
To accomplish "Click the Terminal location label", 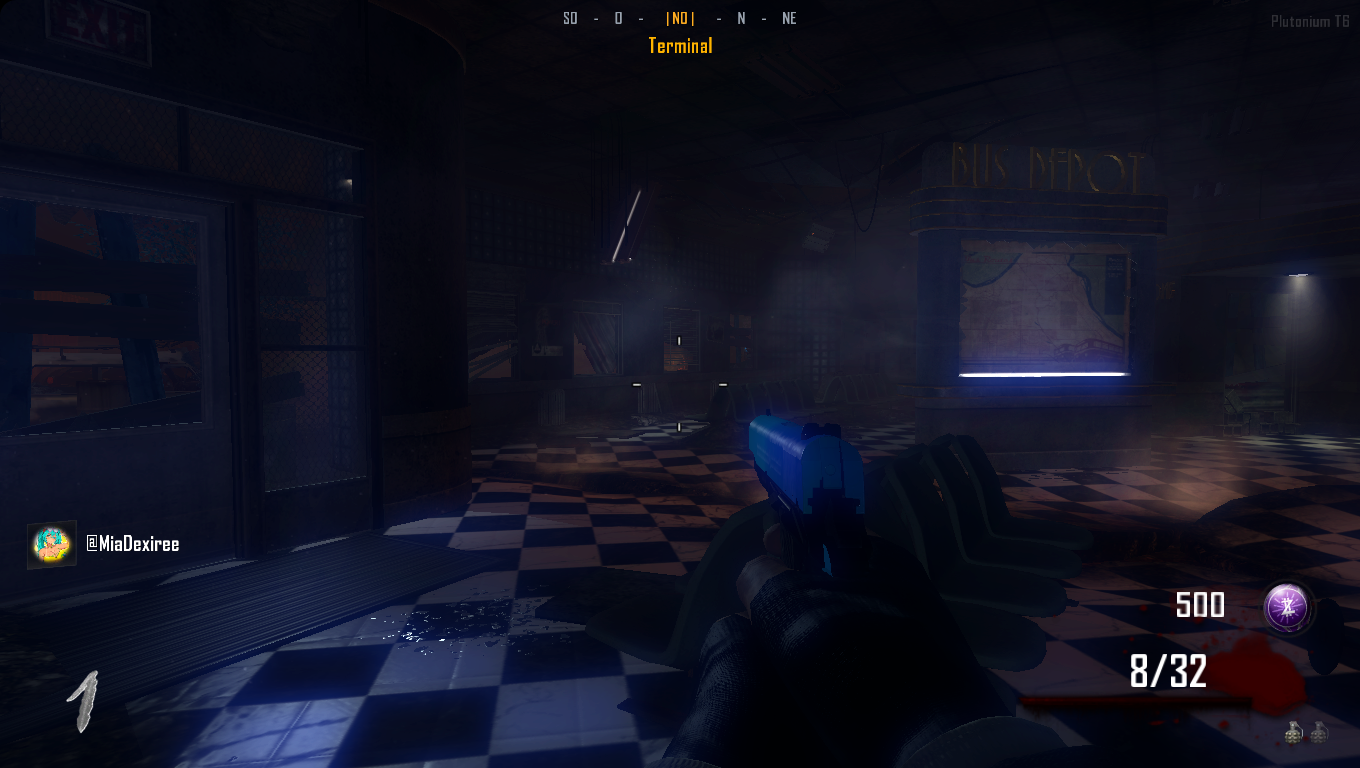I will 680,46.
